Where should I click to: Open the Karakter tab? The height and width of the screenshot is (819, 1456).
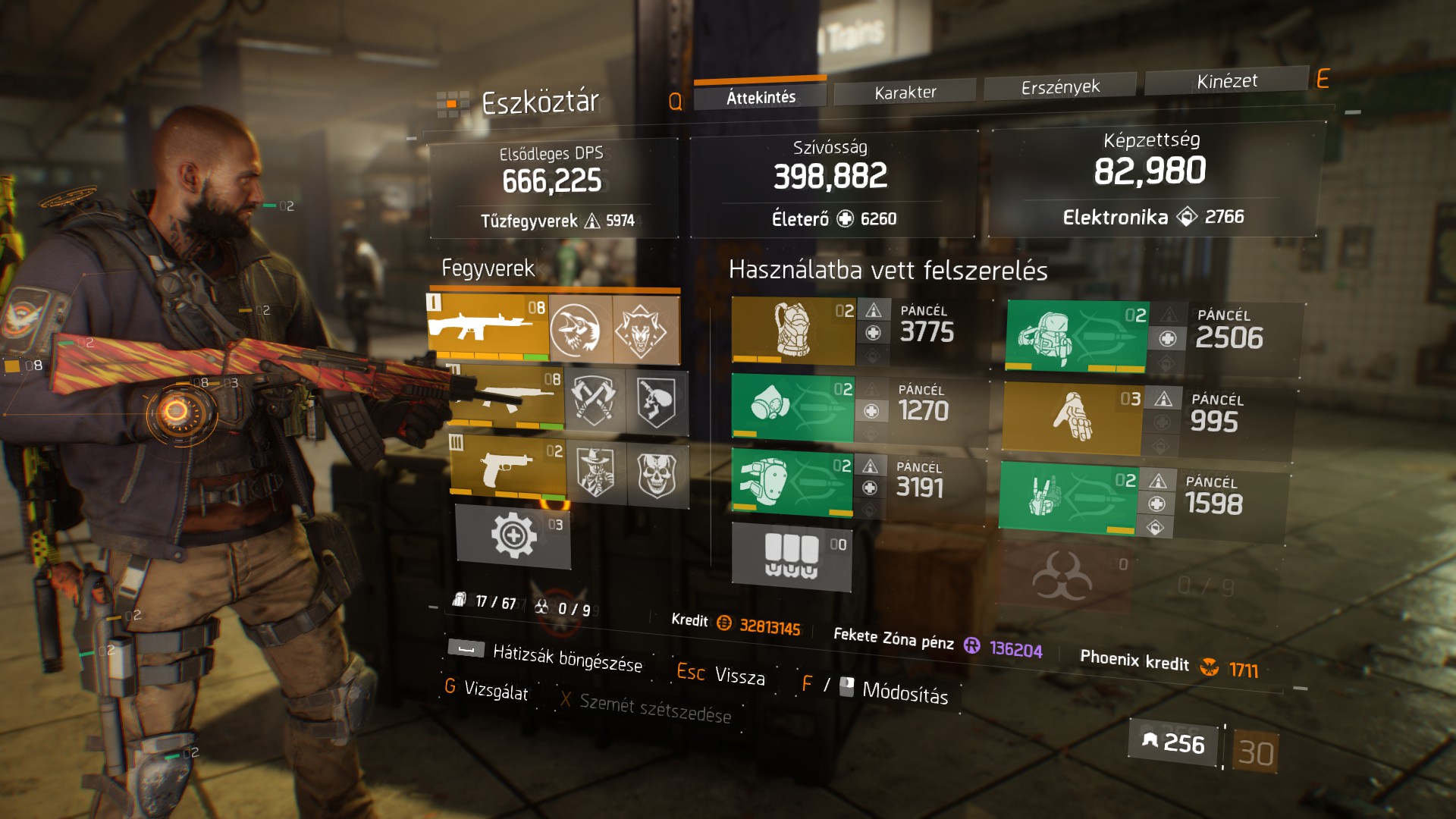pyautogui.click(x=905, y=93)
